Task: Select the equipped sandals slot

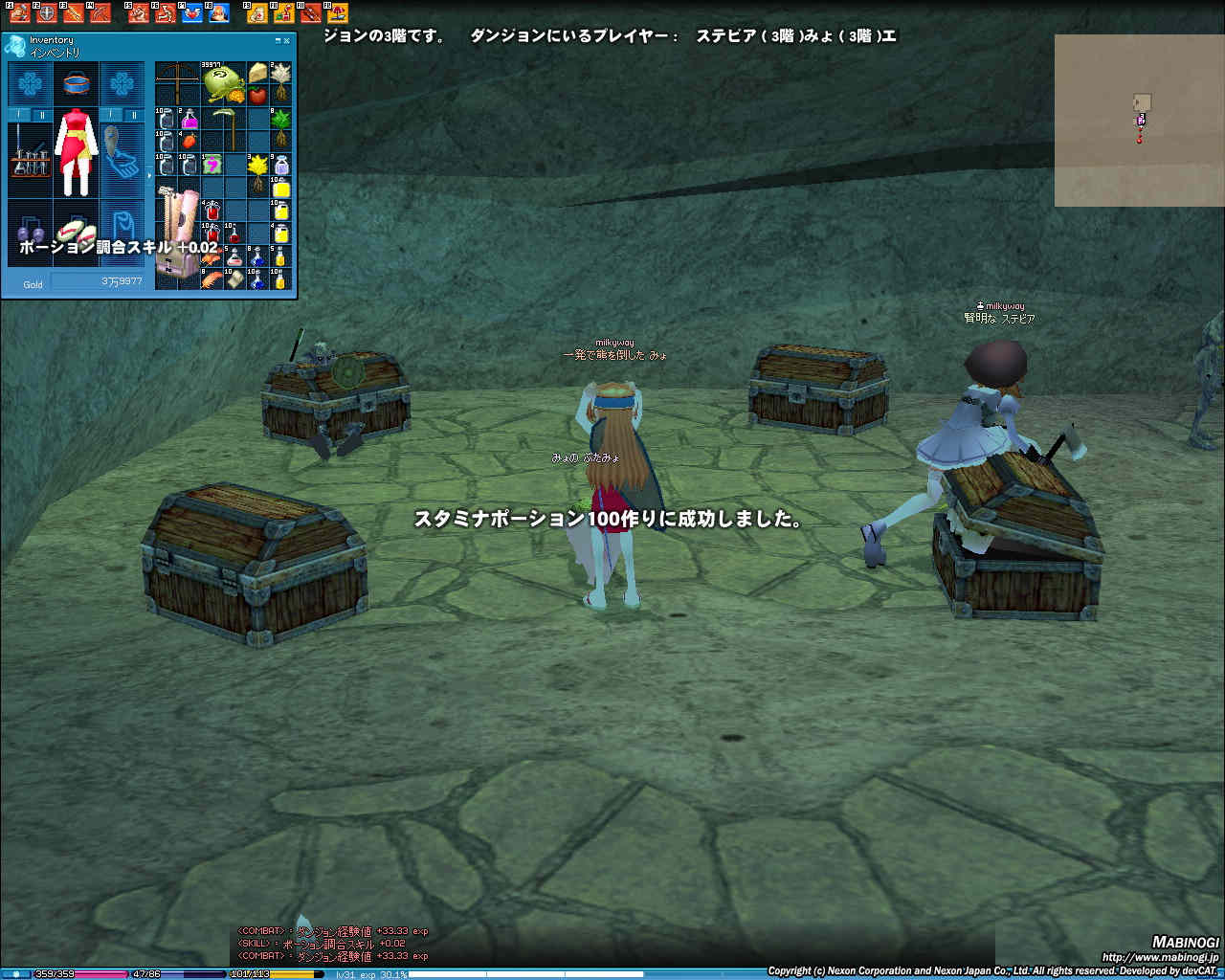Action: 75,232
